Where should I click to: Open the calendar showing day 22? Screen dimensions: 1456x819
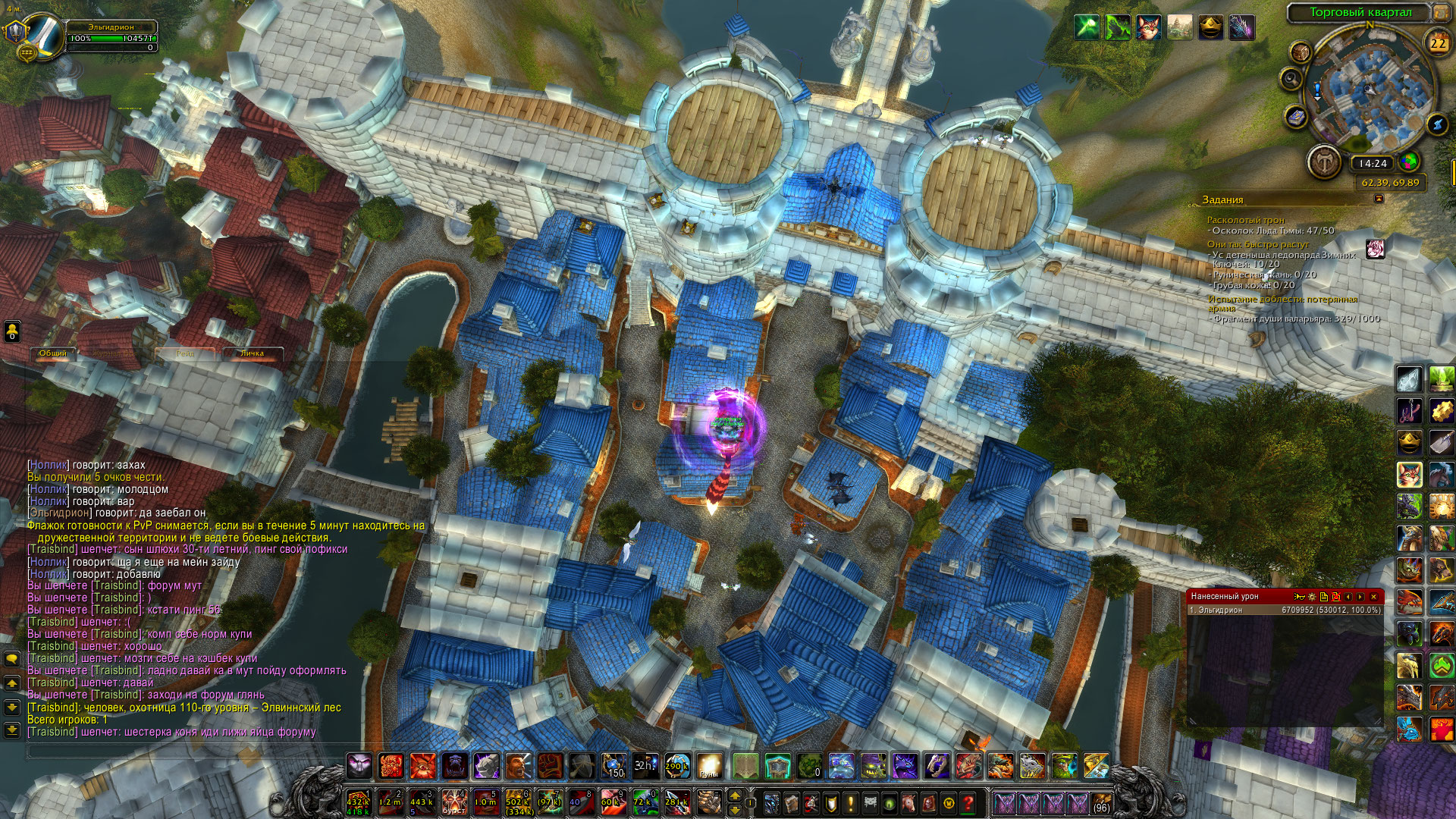pyautogui.click(x=1438, y=44)
